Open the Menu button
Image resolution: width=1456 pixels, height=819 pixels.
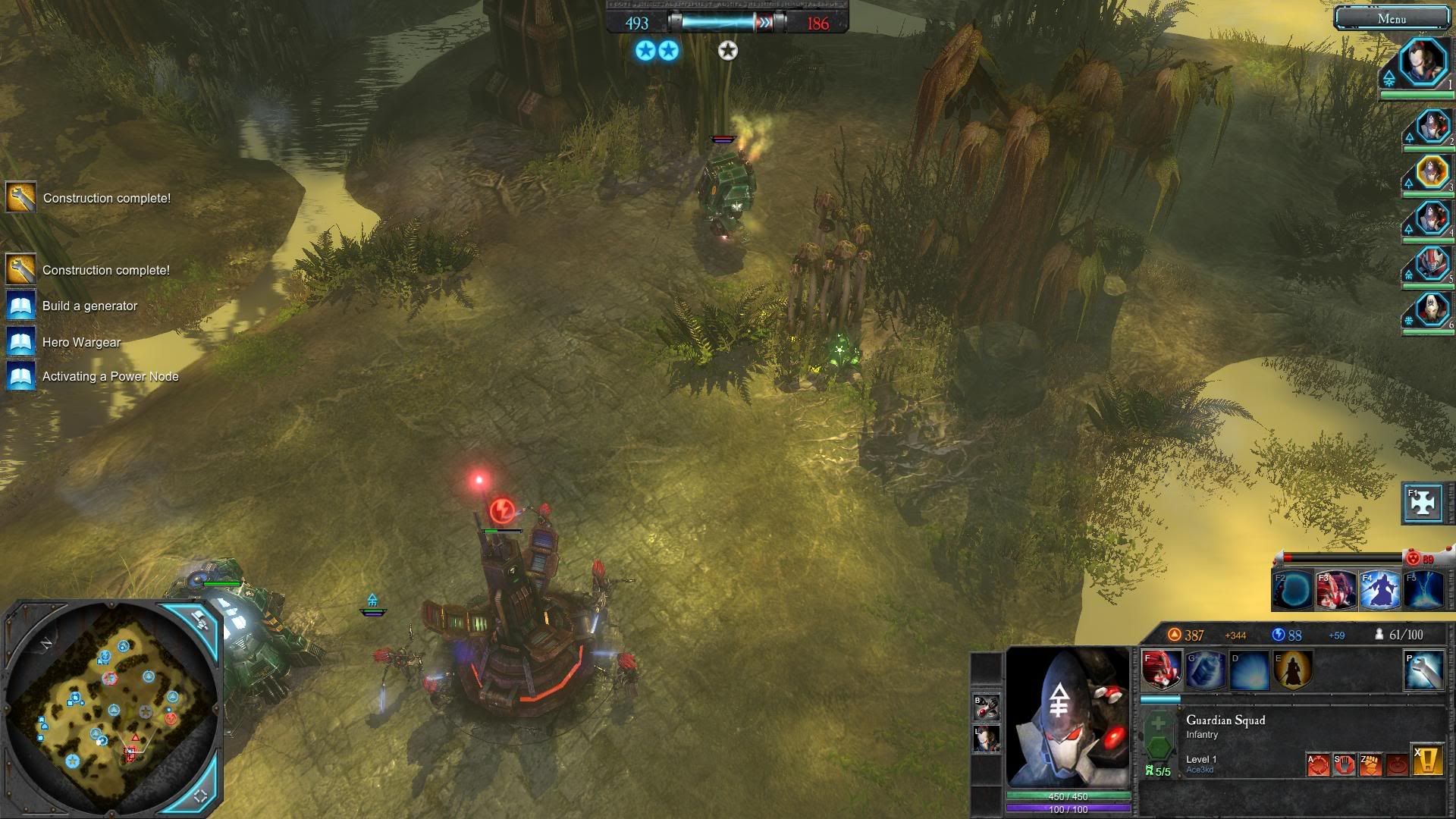click(1392, 19)
